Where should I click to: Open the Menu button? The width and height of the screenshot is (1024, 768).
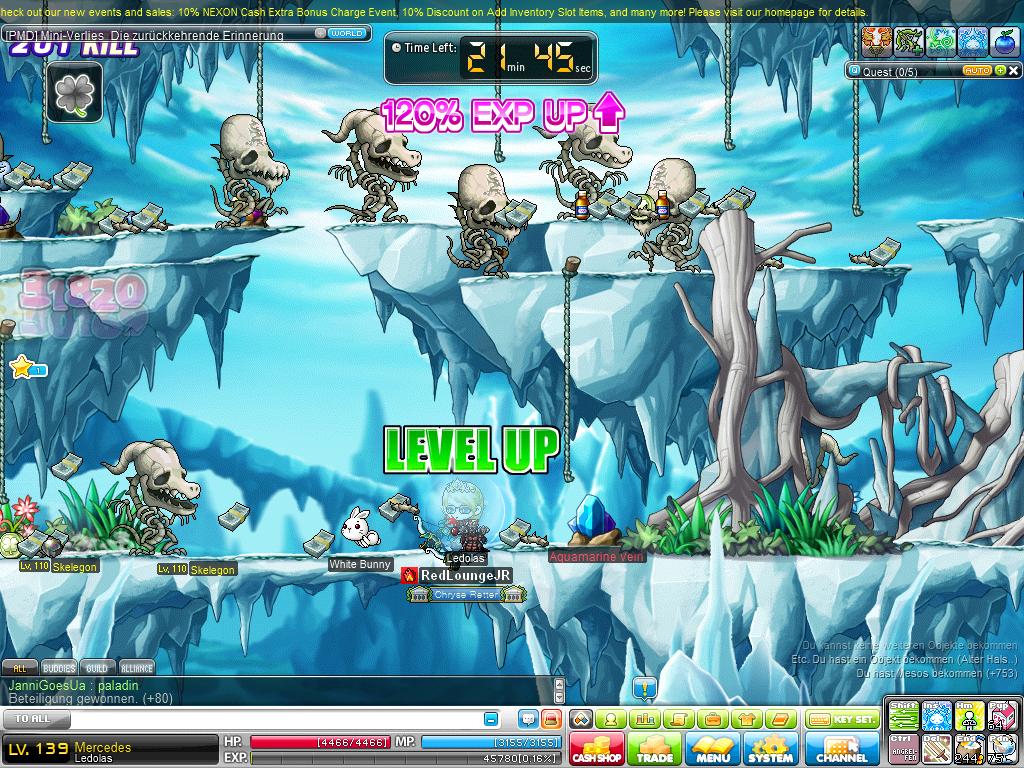pyautogui.click(x=713, y=749)
